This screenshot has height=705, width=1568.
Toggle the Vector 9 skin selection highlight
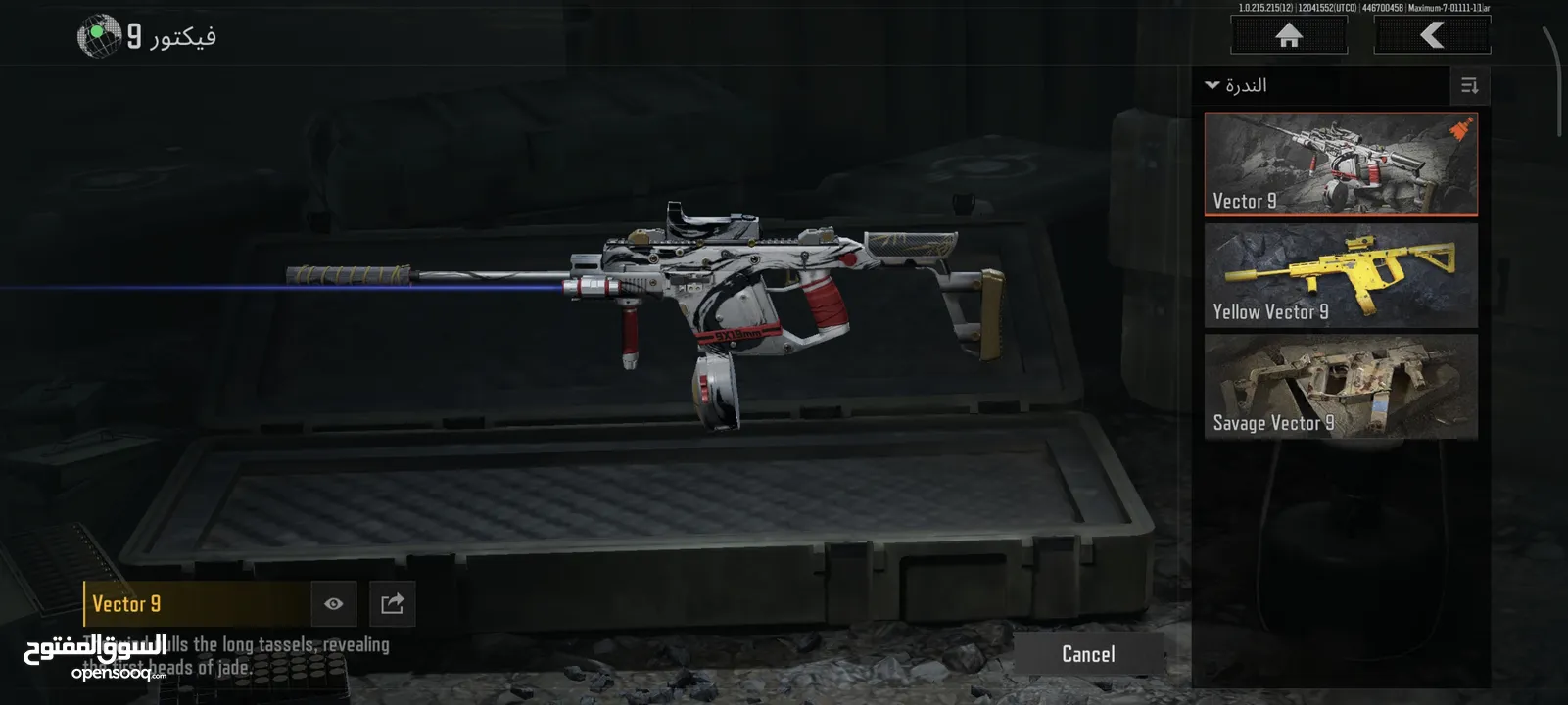click(1339, 164)
